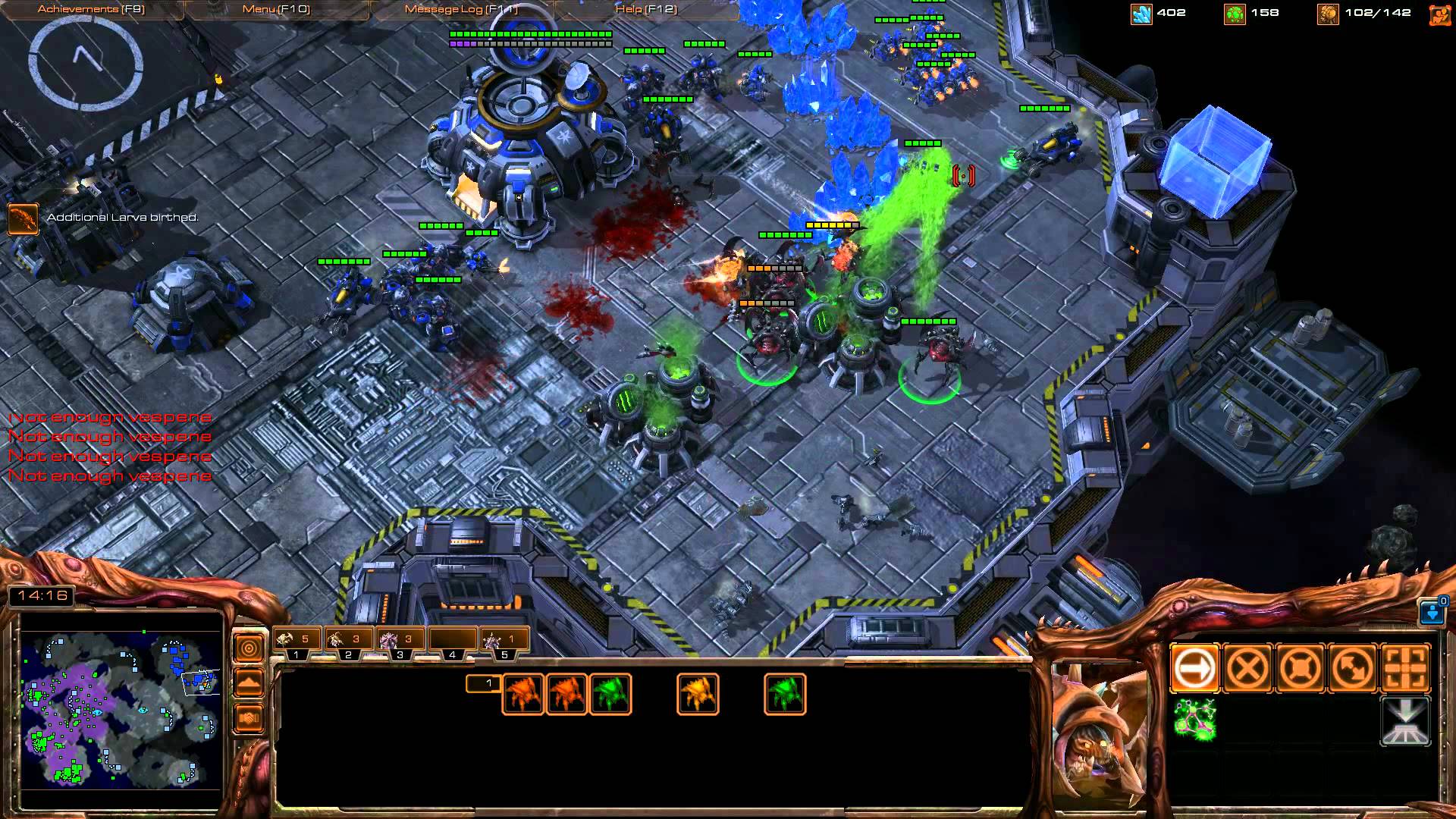Activate the Patrol command
This screenshot has width=1456, height=819.
(1354, 669)
